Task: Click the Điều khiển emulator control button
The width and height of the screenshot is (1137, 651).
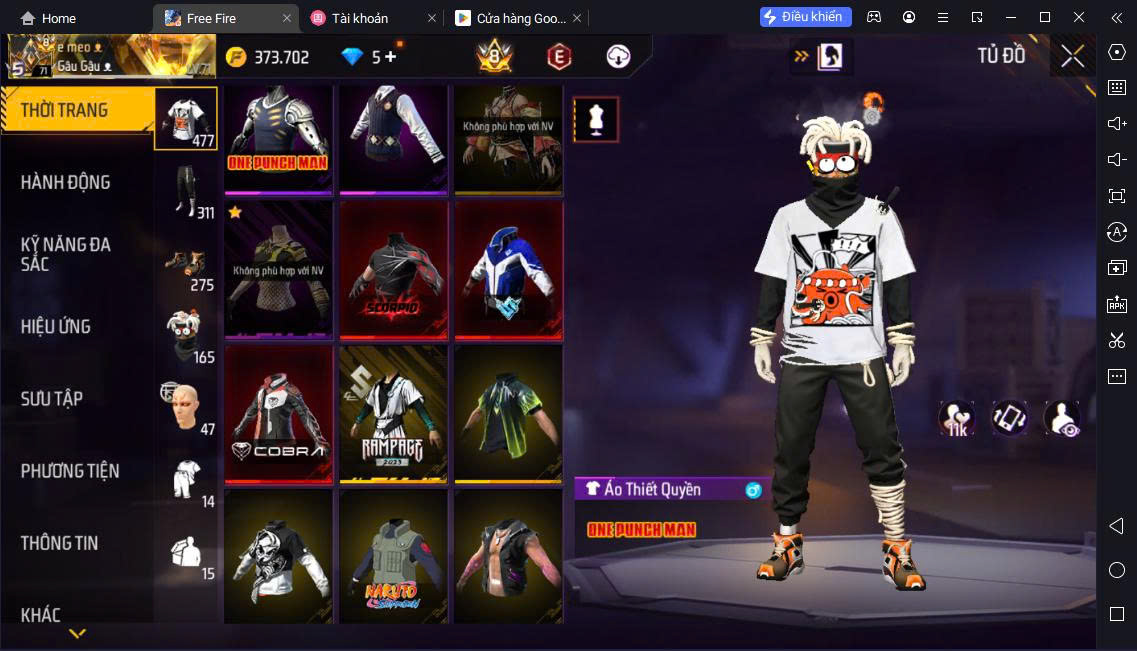Action: point(806,17)
